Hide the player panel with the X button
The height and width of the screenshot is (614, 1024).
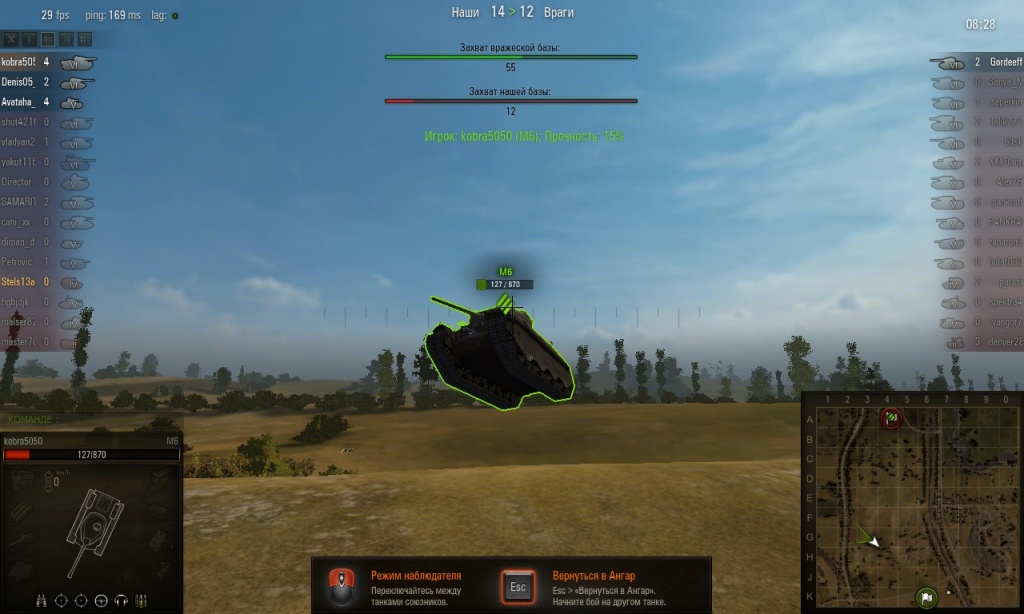click(11, 39)
